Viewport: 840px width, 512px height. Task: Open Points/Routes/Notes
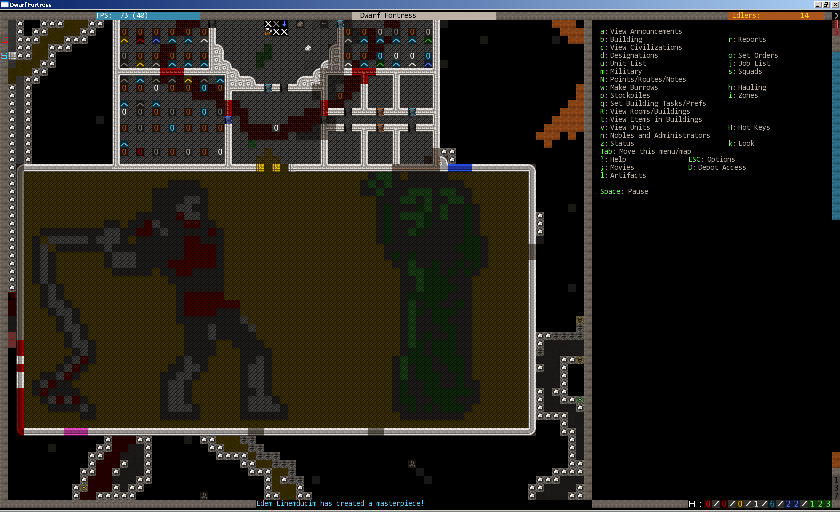(x=645, y=79)
